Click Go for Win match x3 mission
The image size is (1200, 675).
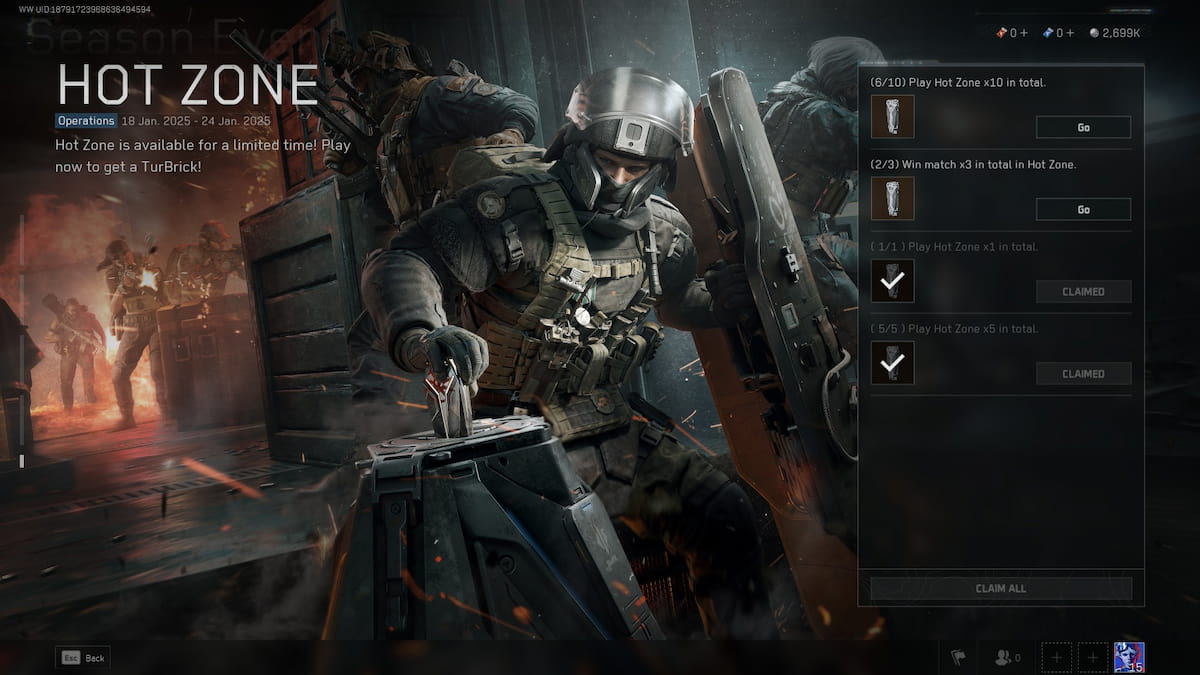point(1083,209)
